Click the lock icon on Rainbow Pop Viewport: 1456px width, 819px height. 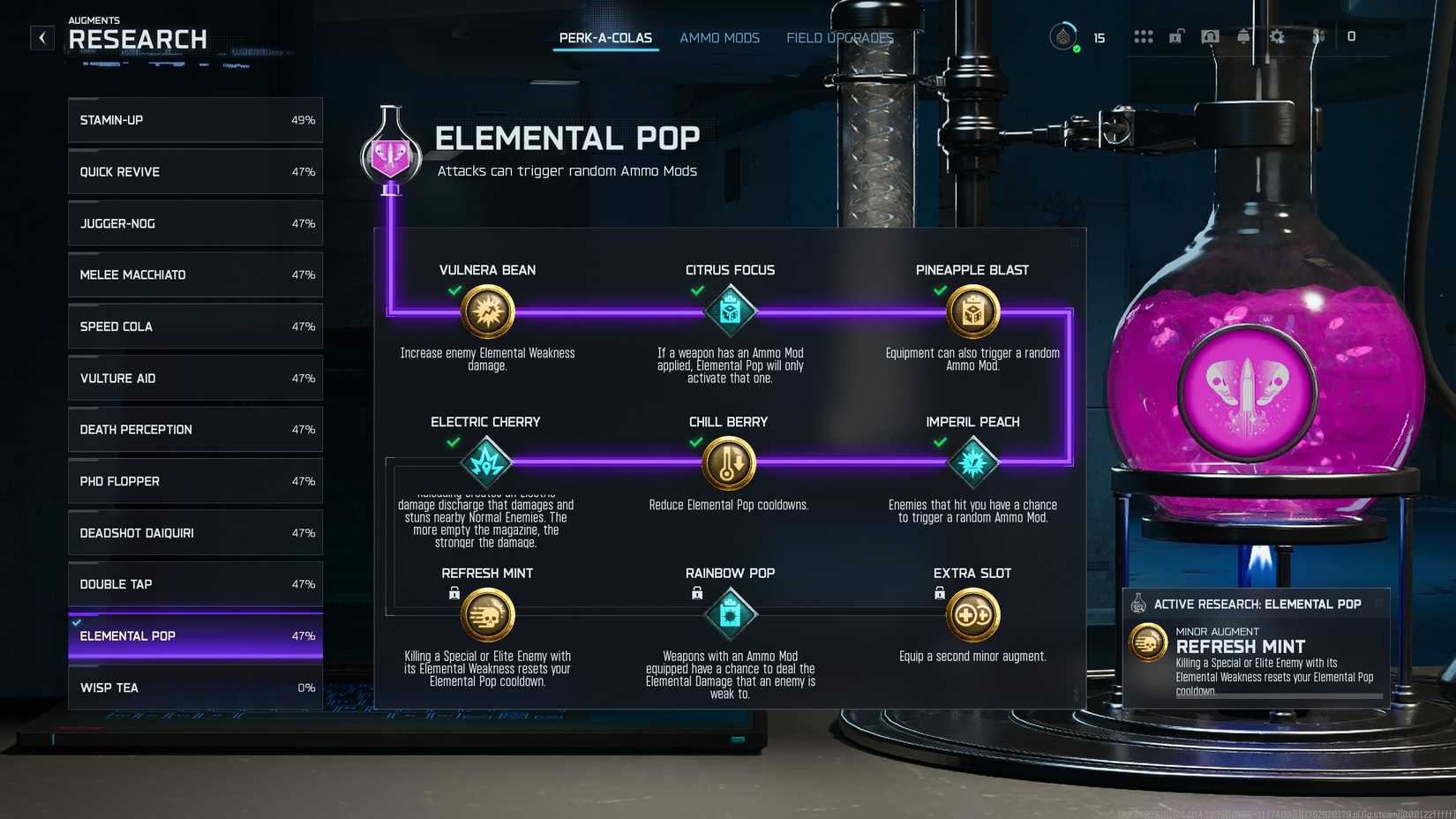[695, 592]
